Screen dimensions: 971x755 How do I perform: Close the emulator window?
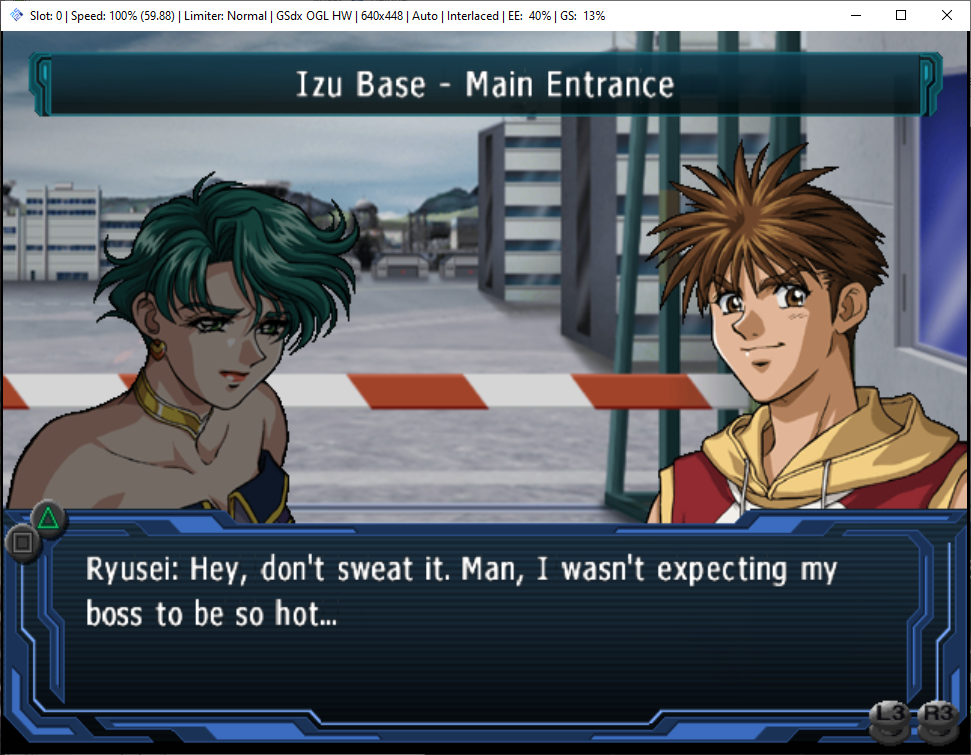click(x=946, y=15)
